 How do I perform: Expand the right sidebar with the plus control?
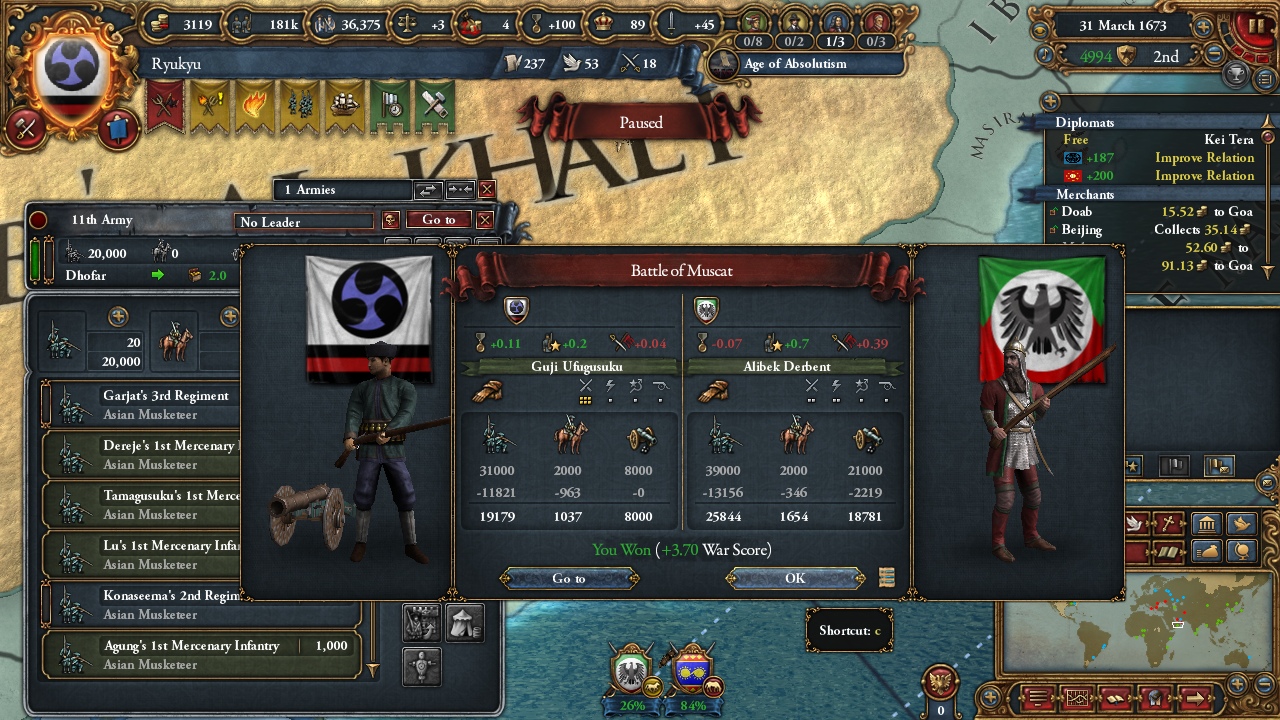(1051, 100)
